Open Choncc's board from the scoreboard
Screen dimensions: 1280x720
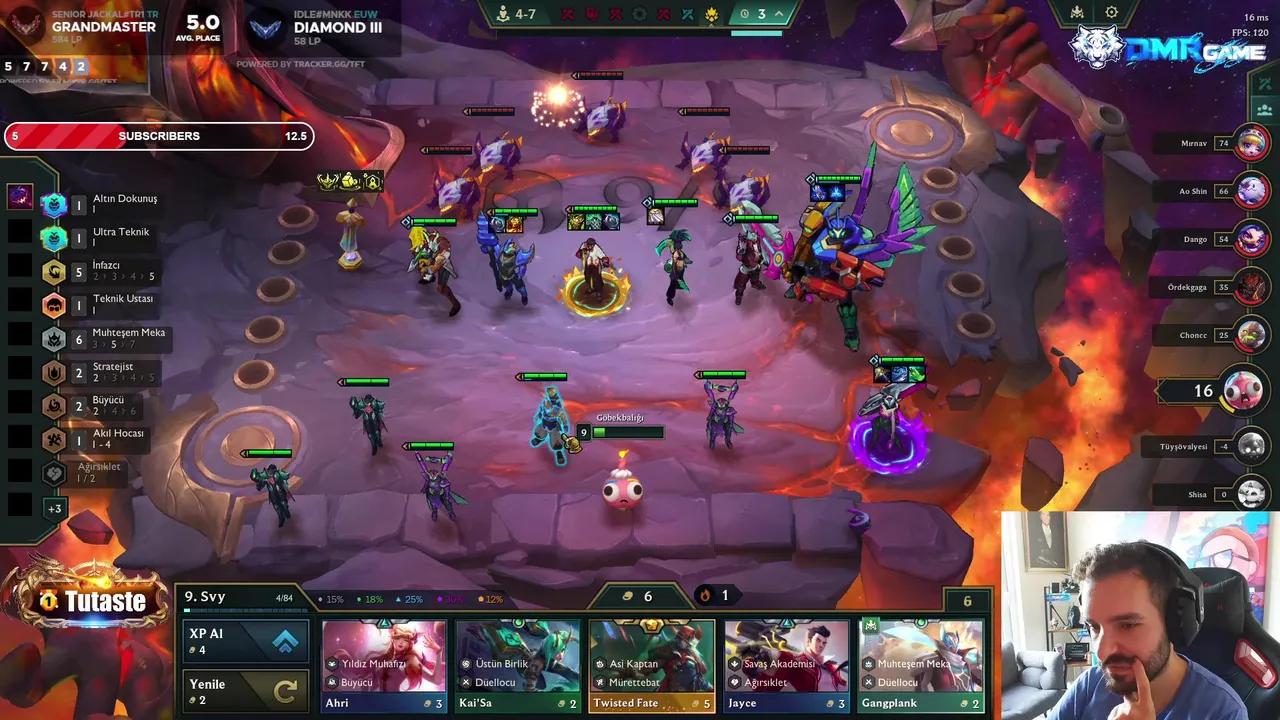tap(1251, 335)
